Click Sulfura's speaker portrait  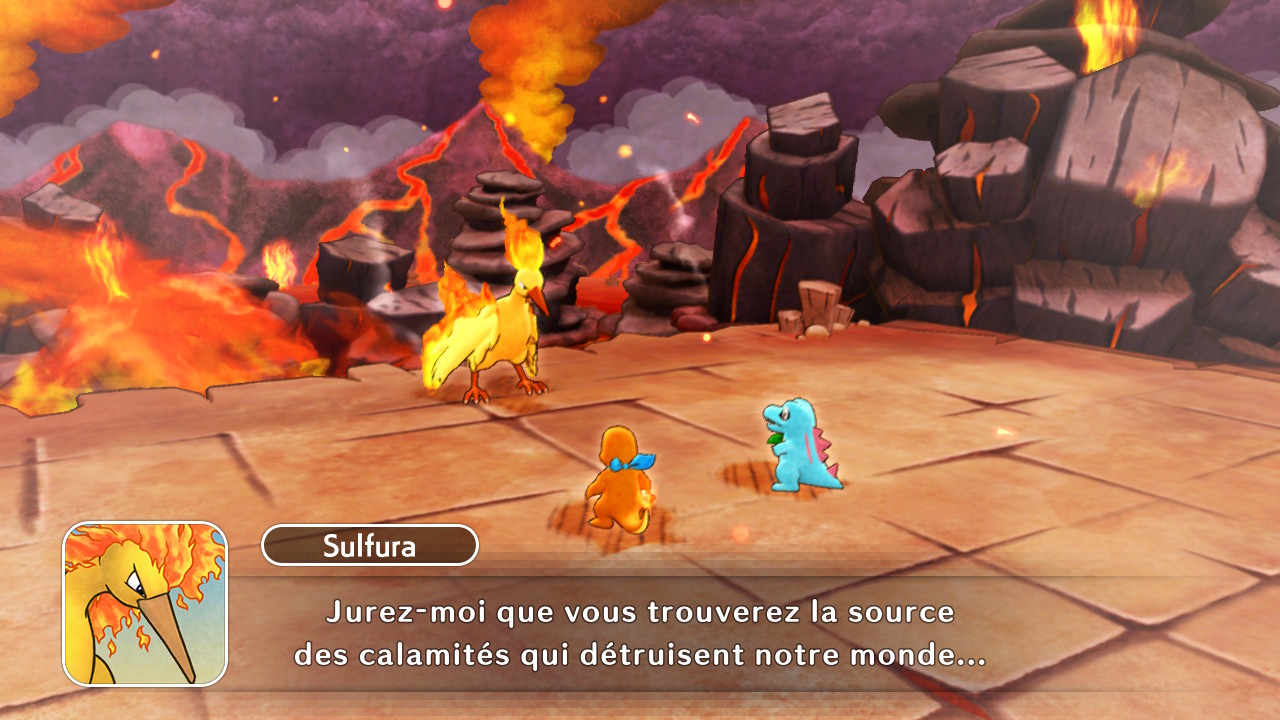tap(145, 604)
